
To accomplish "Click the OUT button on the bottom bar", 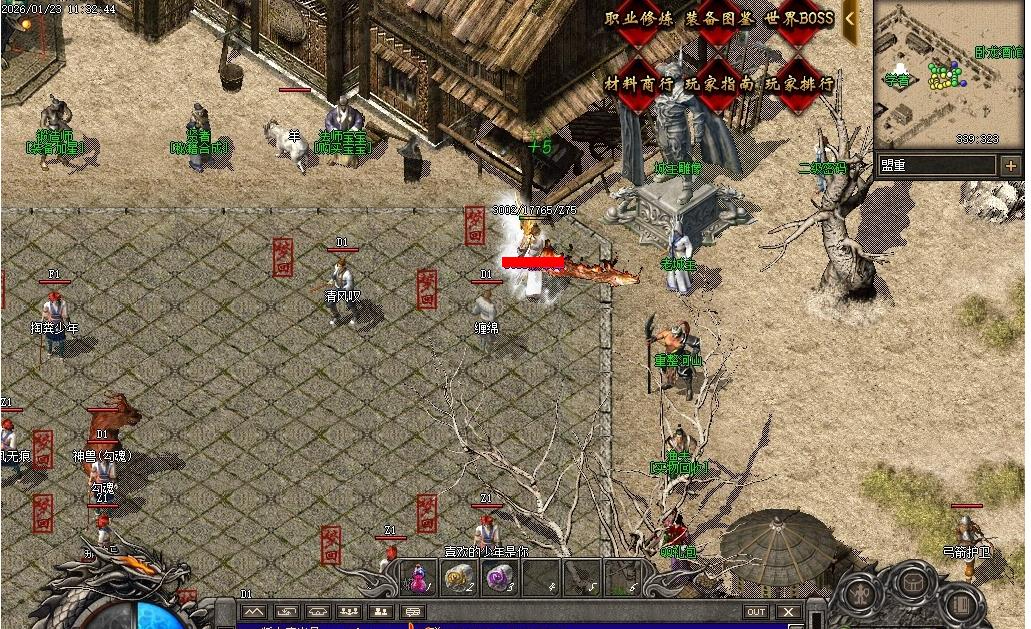I will tap(756, 612).
